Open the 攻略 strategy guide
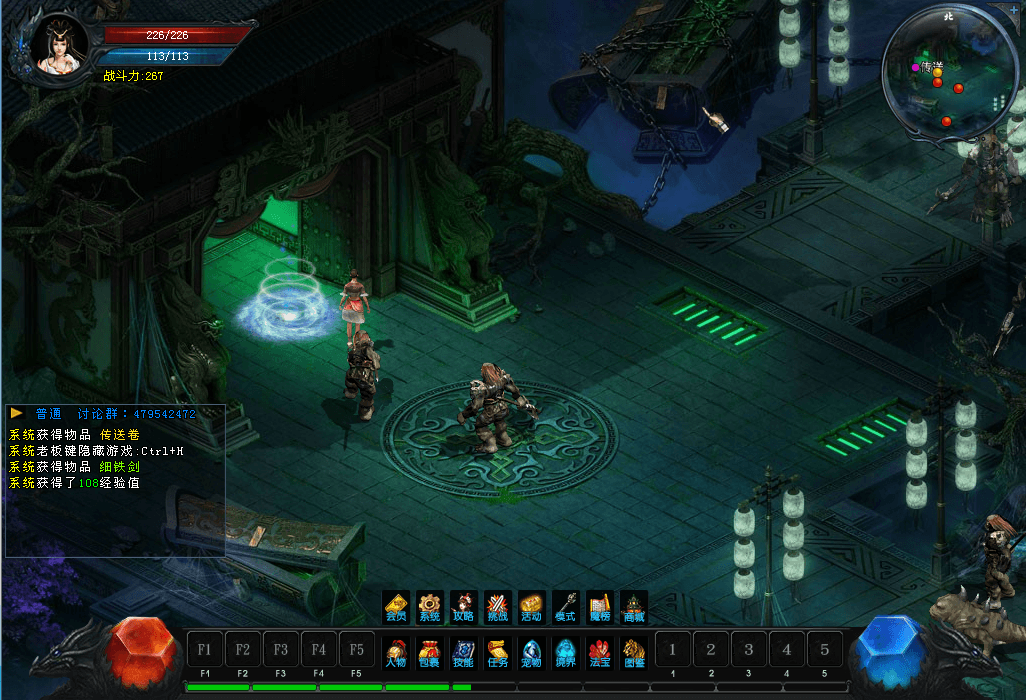 click(x=463, y=607)
